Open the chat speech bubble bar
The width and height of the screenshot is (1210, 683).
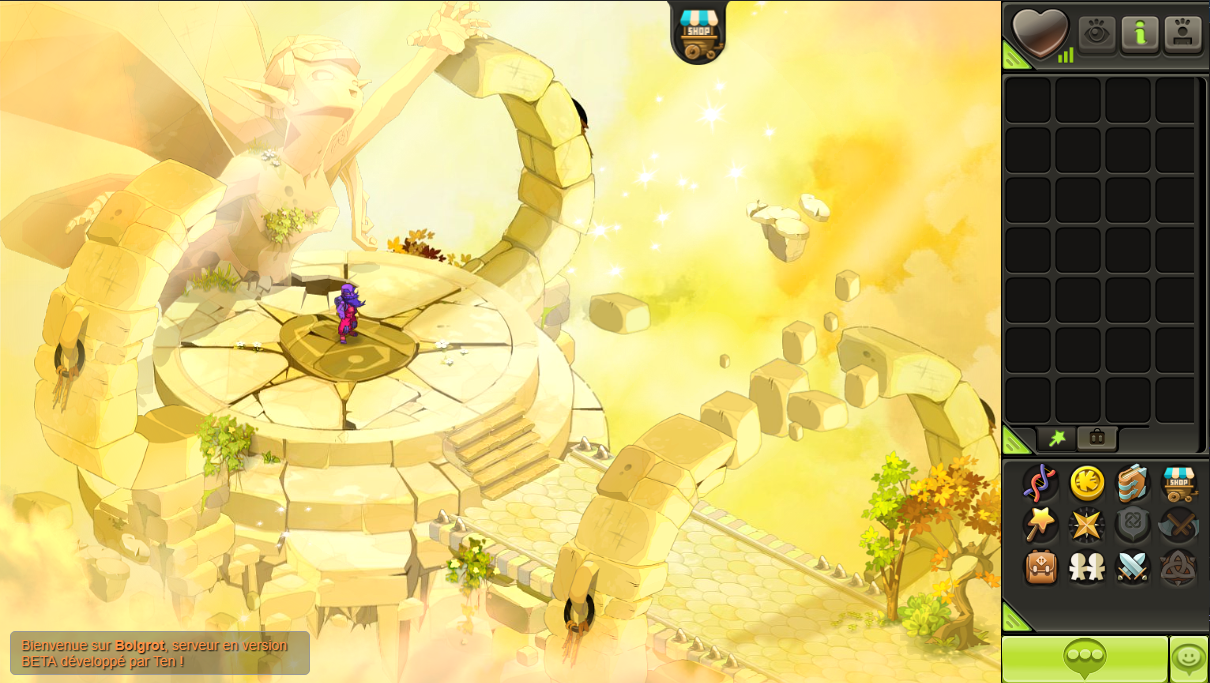click(x=1085, y=658)
